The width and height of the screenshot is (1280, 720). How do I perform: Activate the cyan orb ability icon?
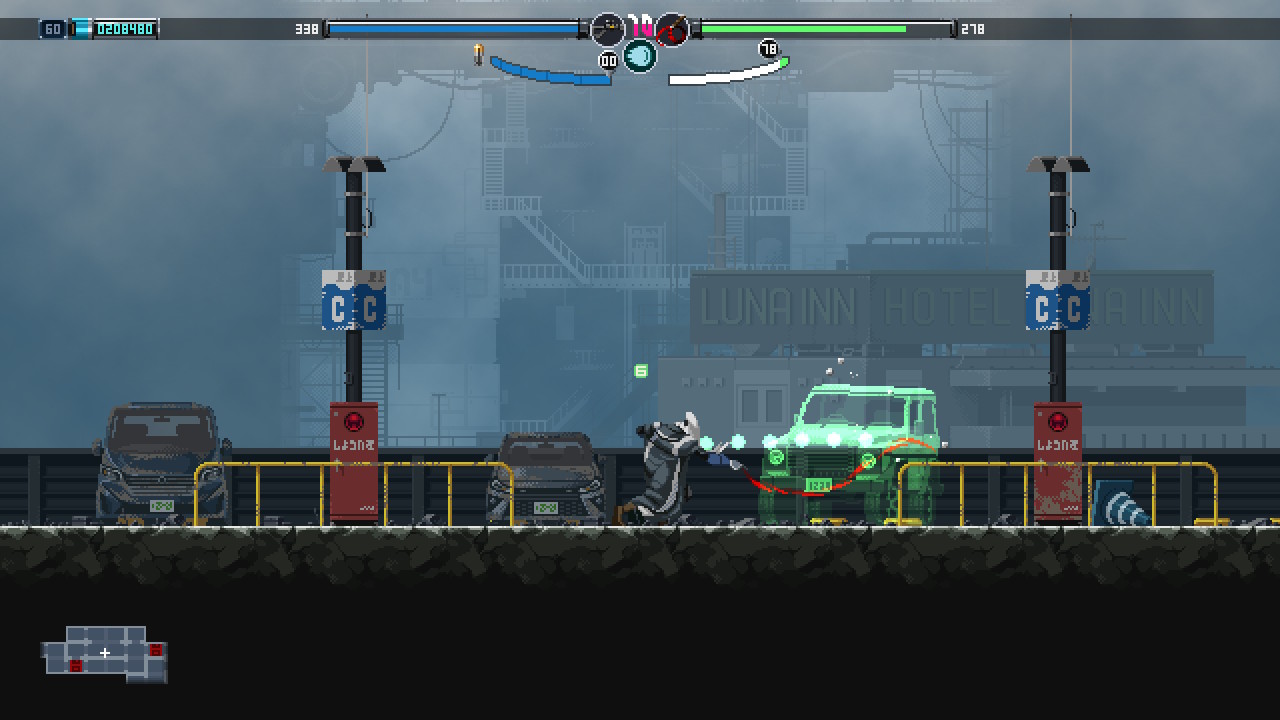[x=640, y=56]
